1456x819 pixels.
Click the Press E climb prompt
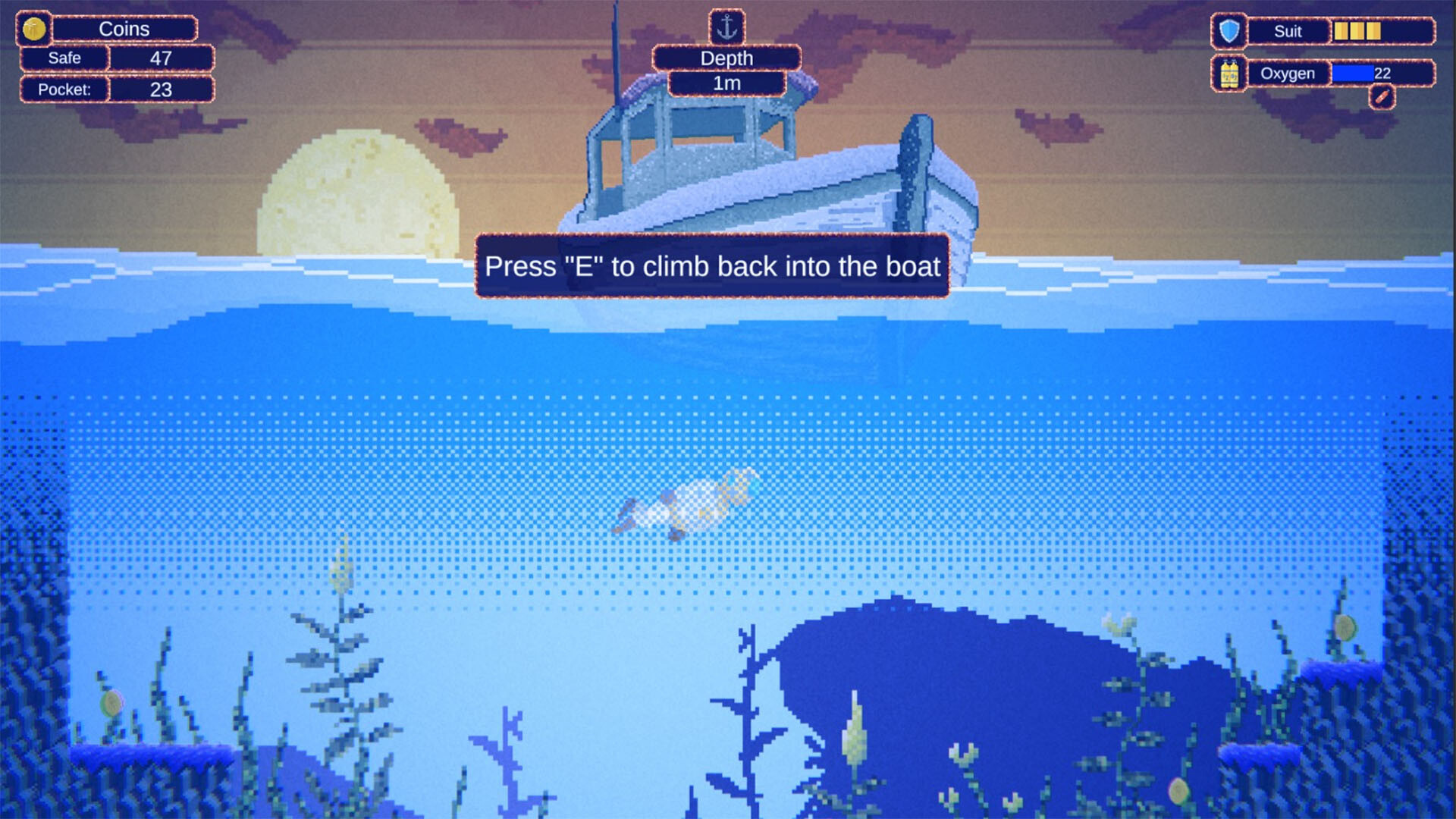713,267
